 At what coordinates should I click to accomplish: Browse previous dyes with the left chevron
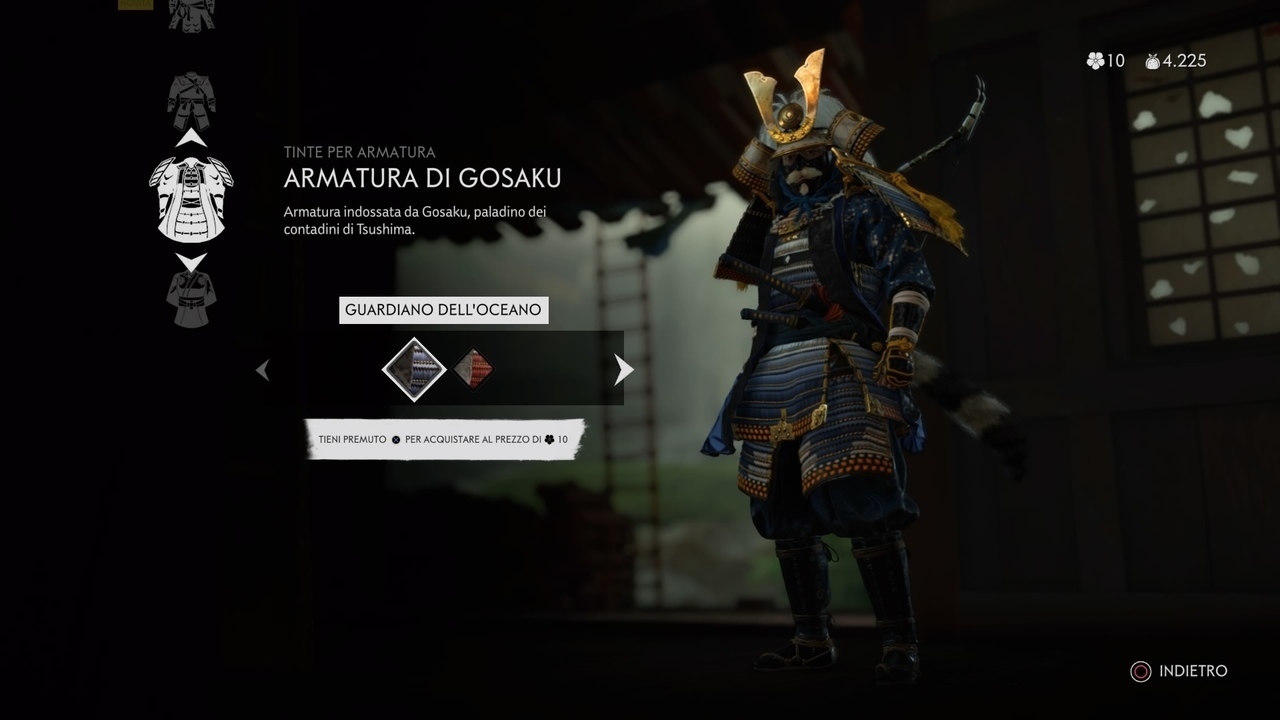(x=262, y=369)
